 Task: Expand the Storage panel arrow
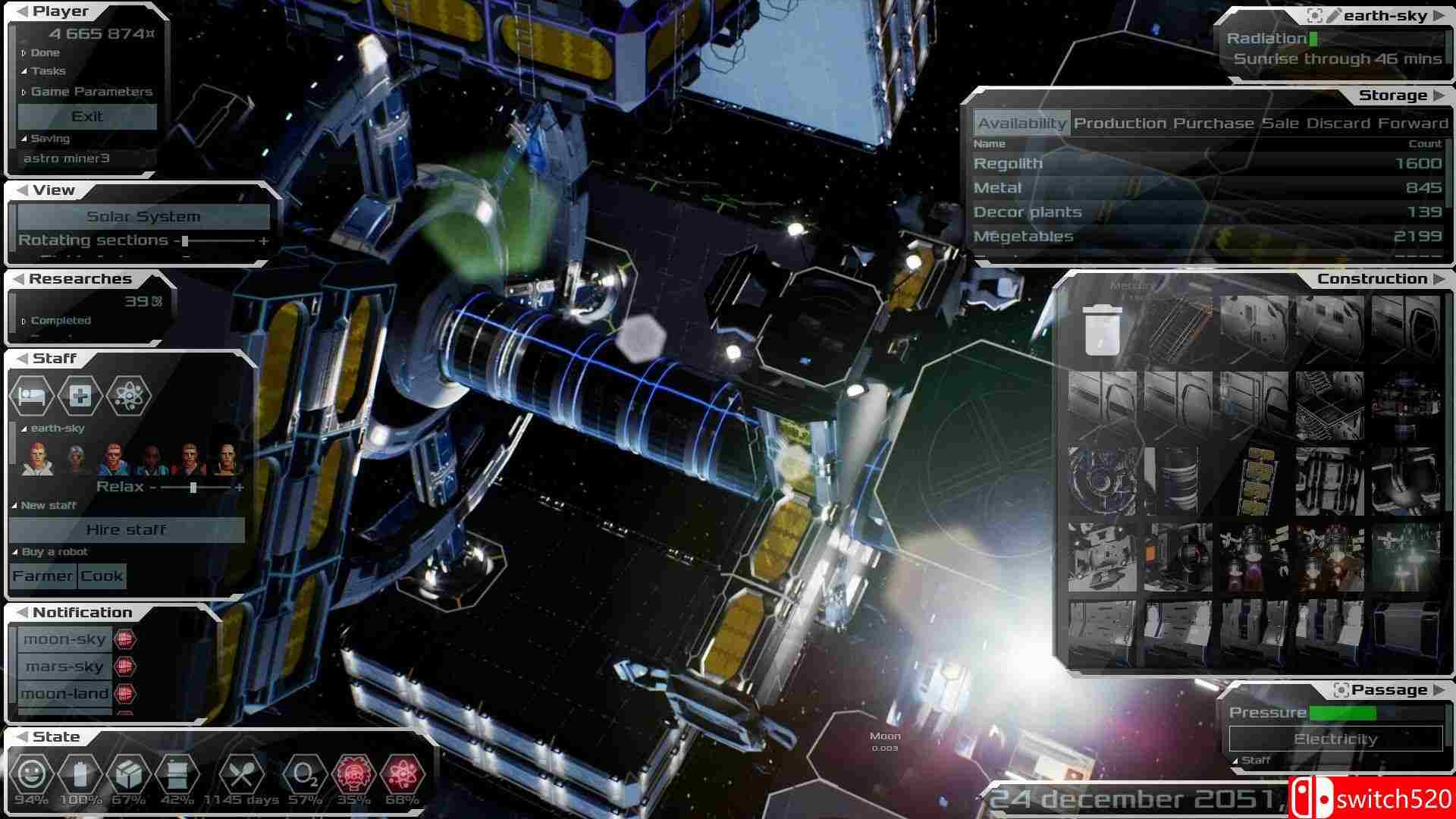[1439, 95]
